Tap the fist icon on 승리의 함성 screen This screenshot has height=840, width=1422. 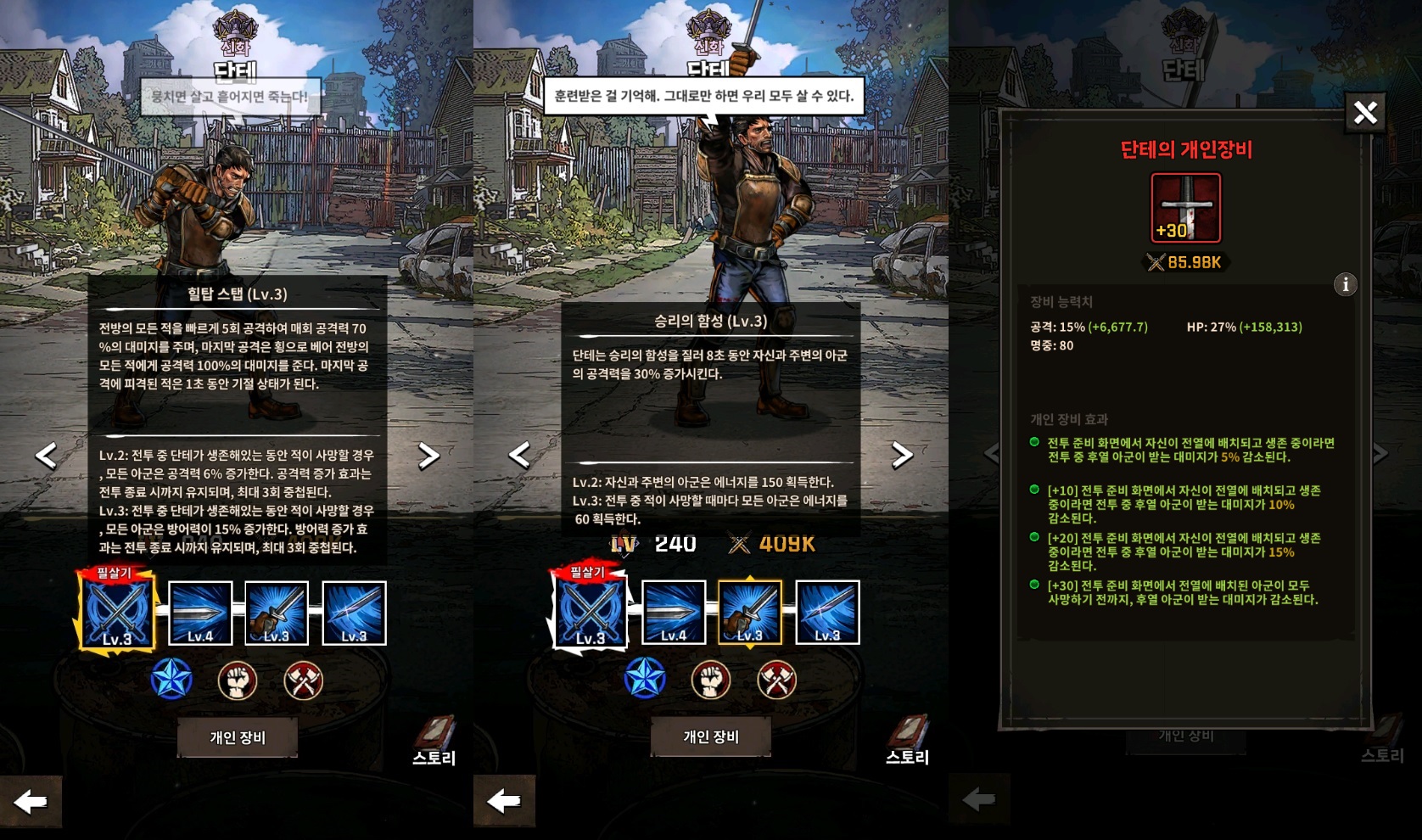pyautogui.click(x=711, y=680)
